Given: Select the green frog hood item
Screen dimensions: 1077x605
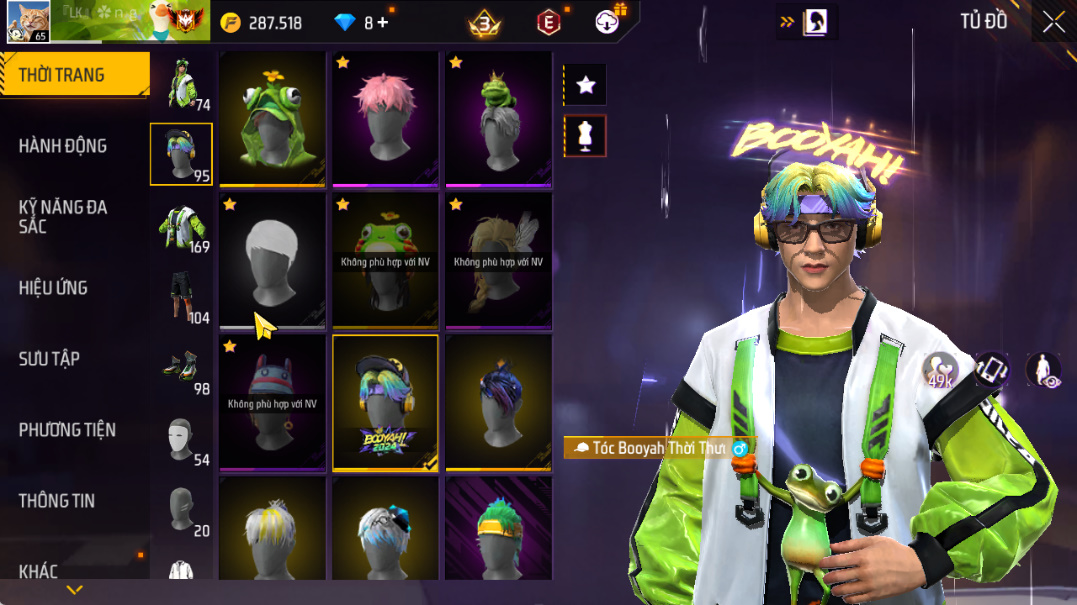Looking at the screenshot, I should click(x=272, y=118).
